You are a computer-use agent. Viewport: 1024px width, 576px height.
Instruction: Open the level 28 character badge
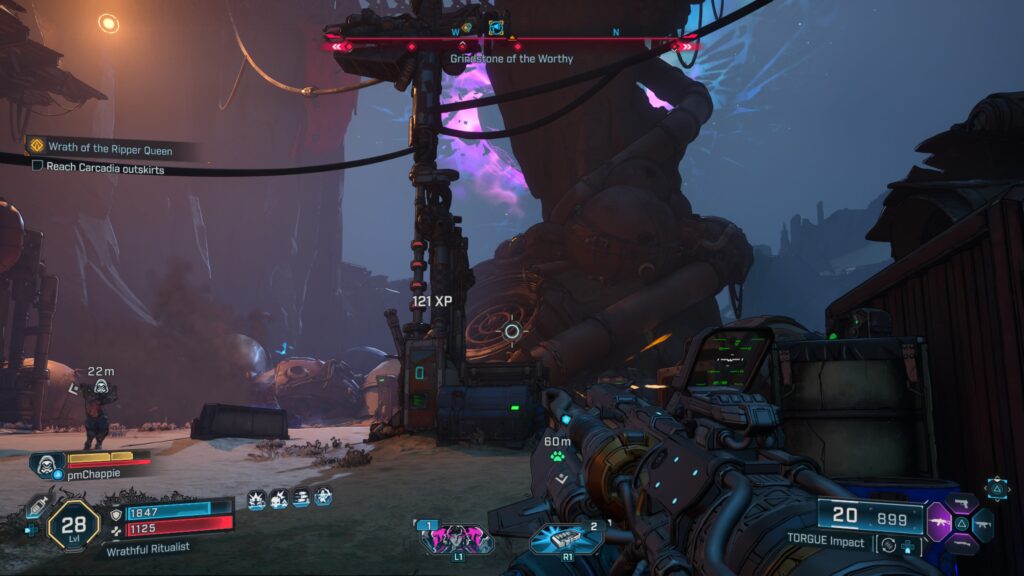coord(73,521)
